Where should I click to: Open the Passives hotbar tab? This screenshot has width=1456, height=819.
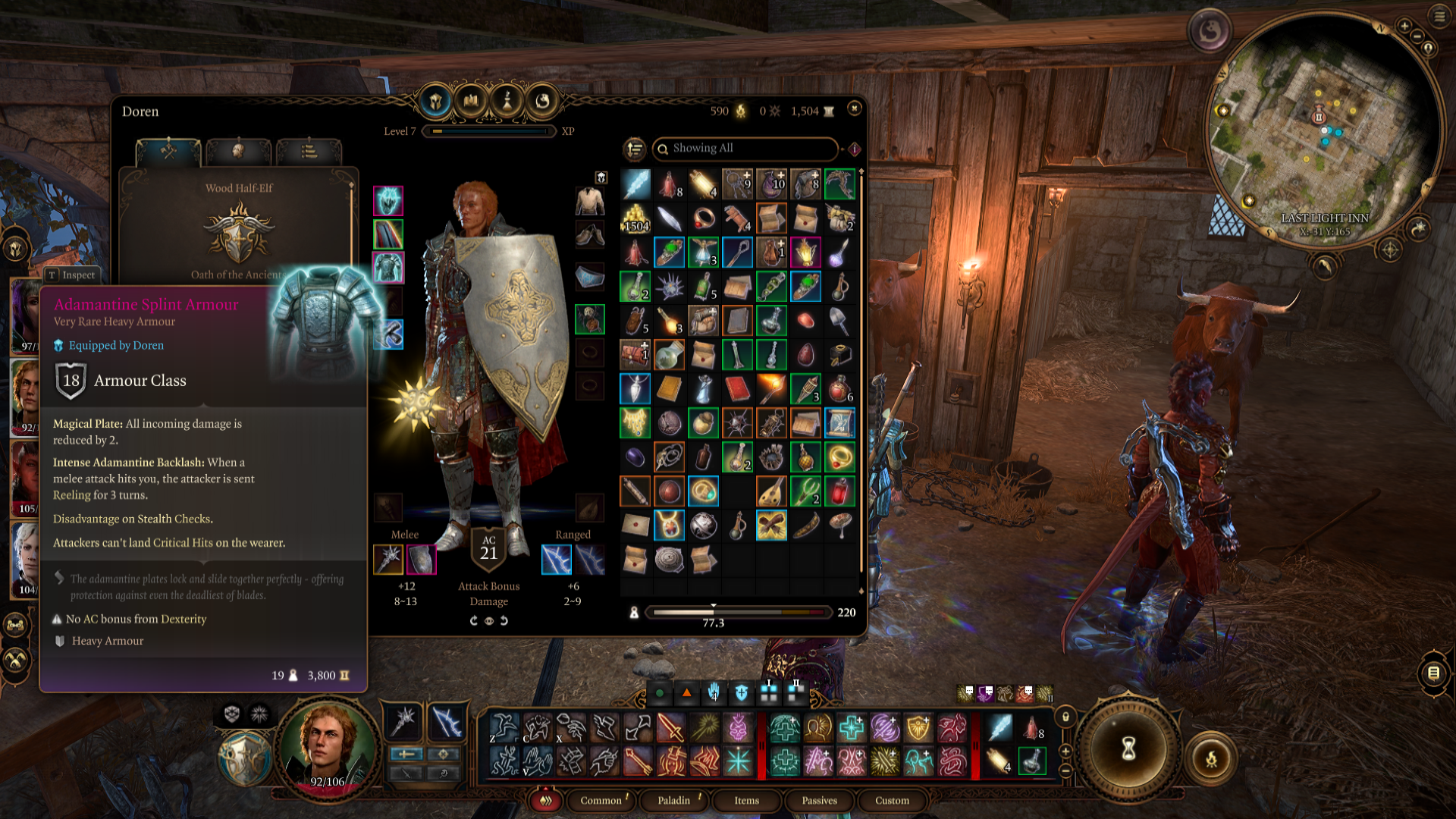click(818, 801)
